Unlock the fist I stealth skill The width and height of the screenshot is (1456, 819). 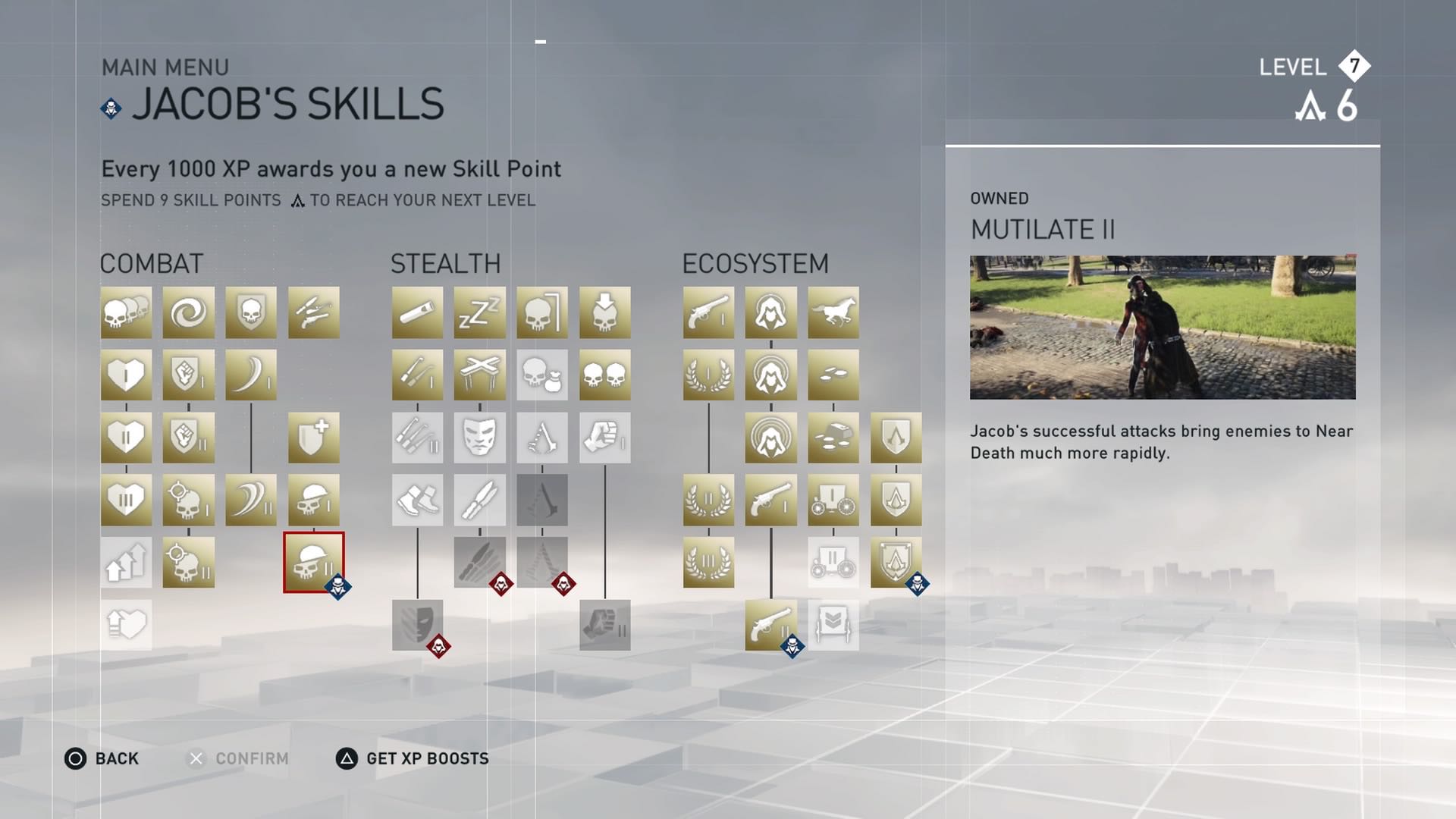604,438
